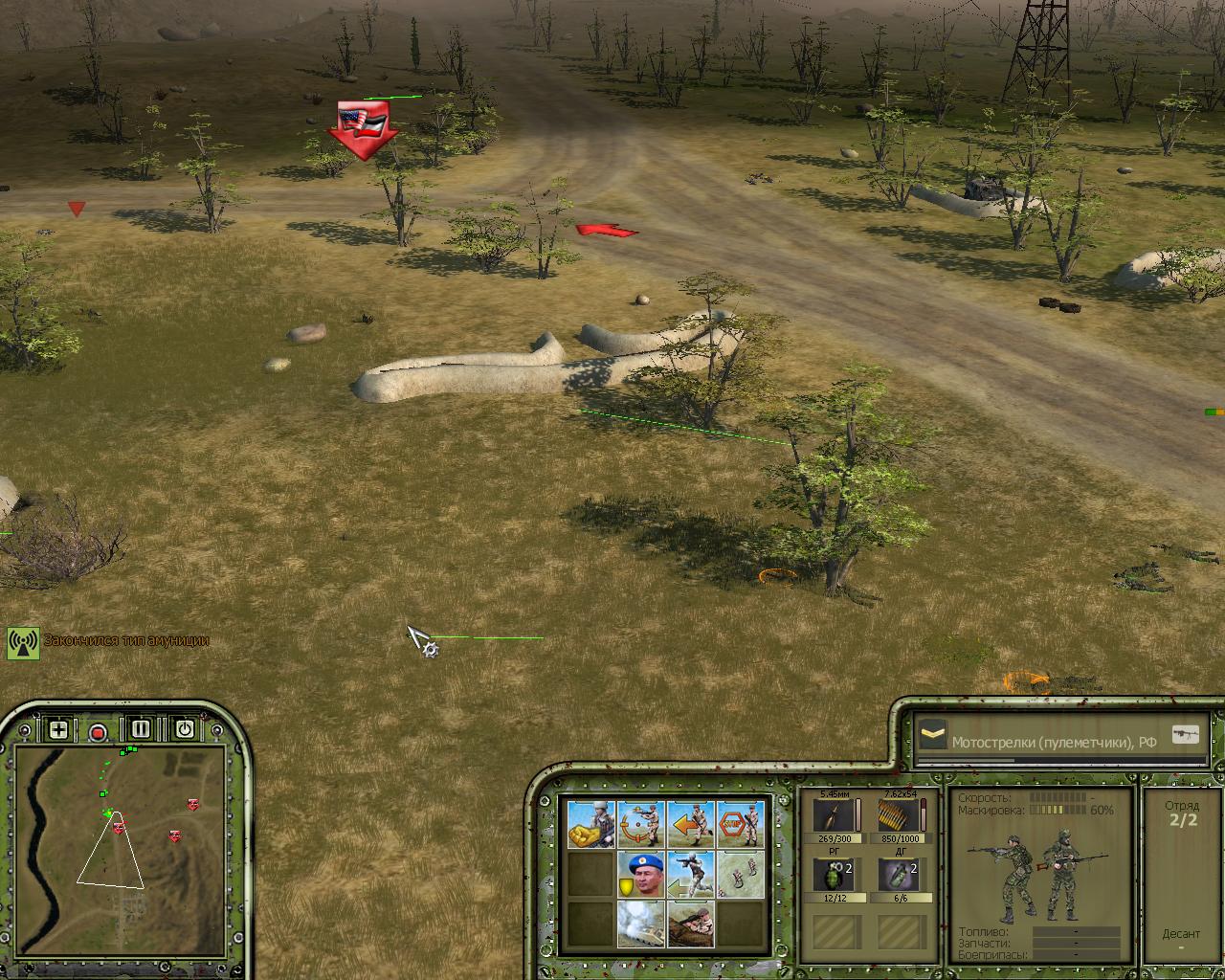
Task: Select the soldier with gold bars command
Action: coord(591,824)
